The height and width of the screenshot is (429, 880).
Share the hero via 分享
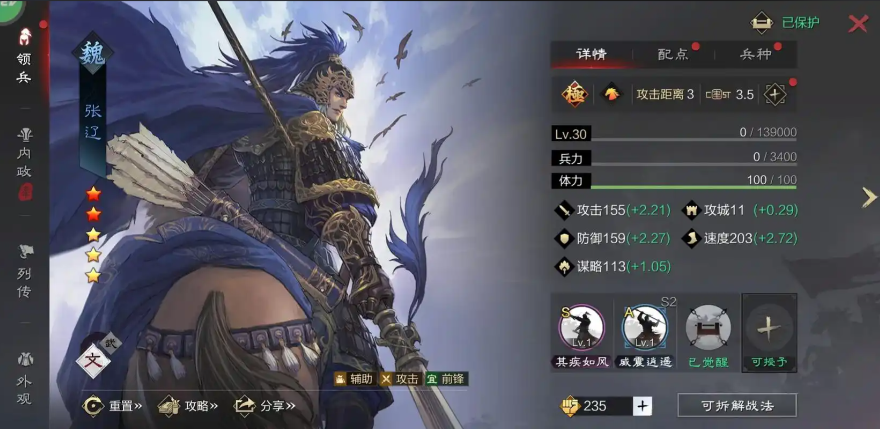pos(259,406)
